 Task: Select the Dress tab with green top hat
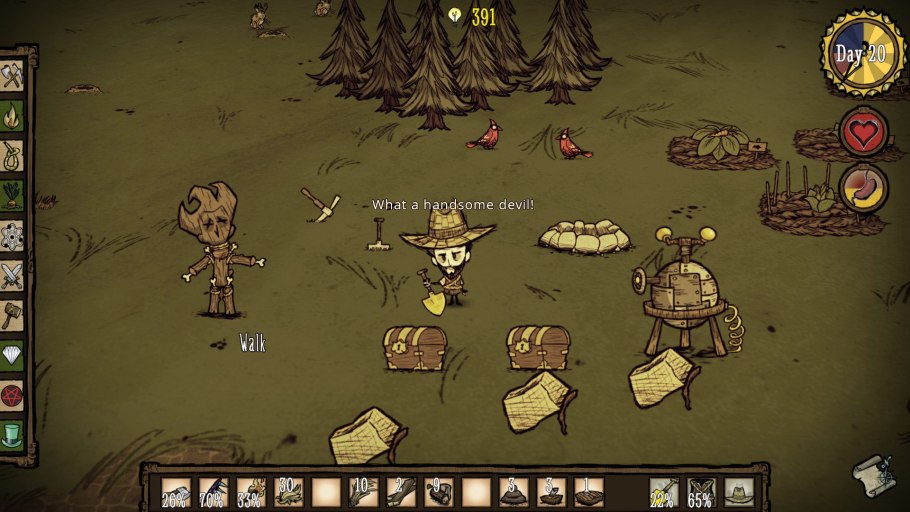(x=12, y=435)
